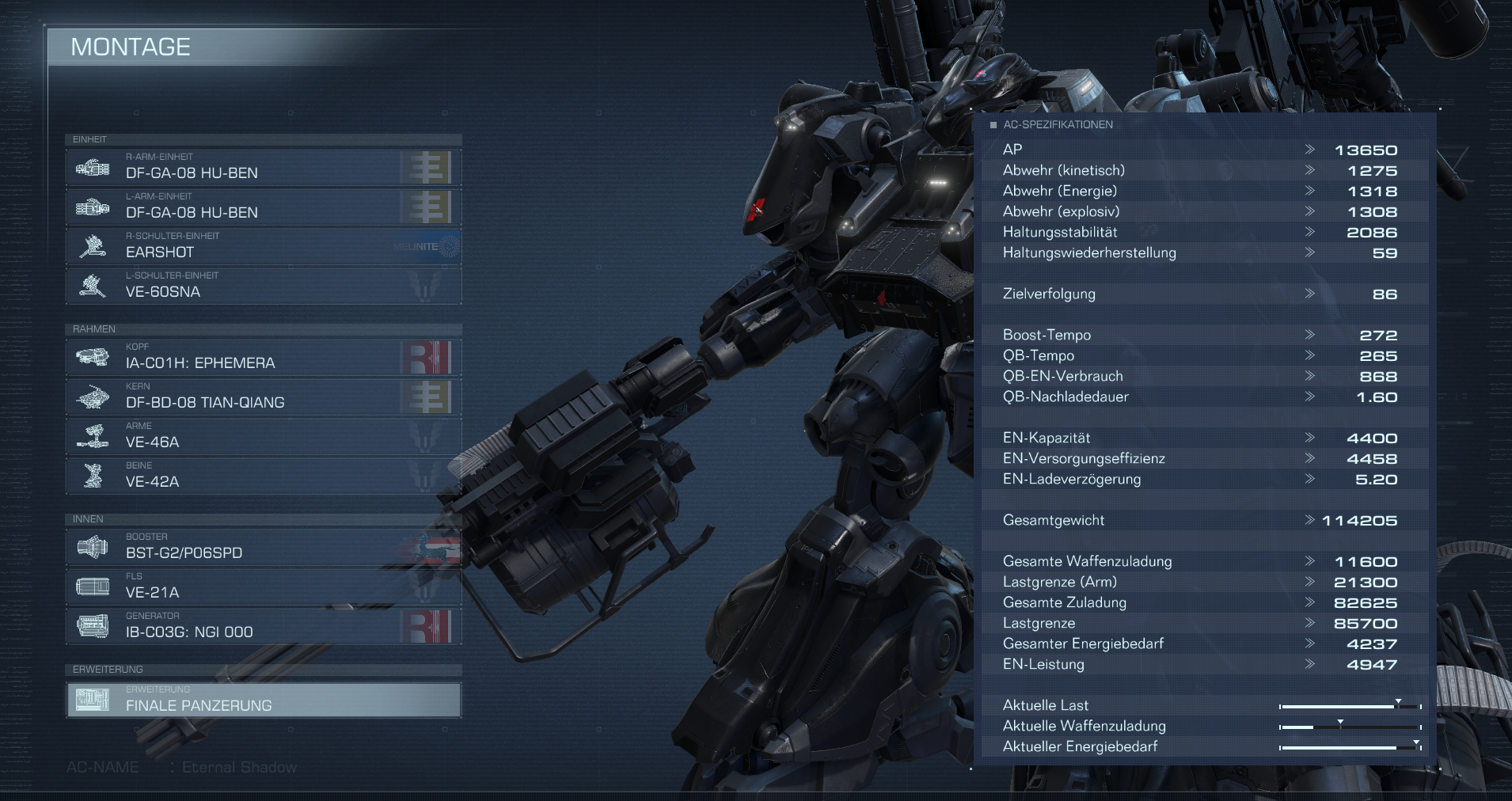This screenshot has width=1512, height=801.
Task: Choose the VE-42A legs slot
Action: 264,476
